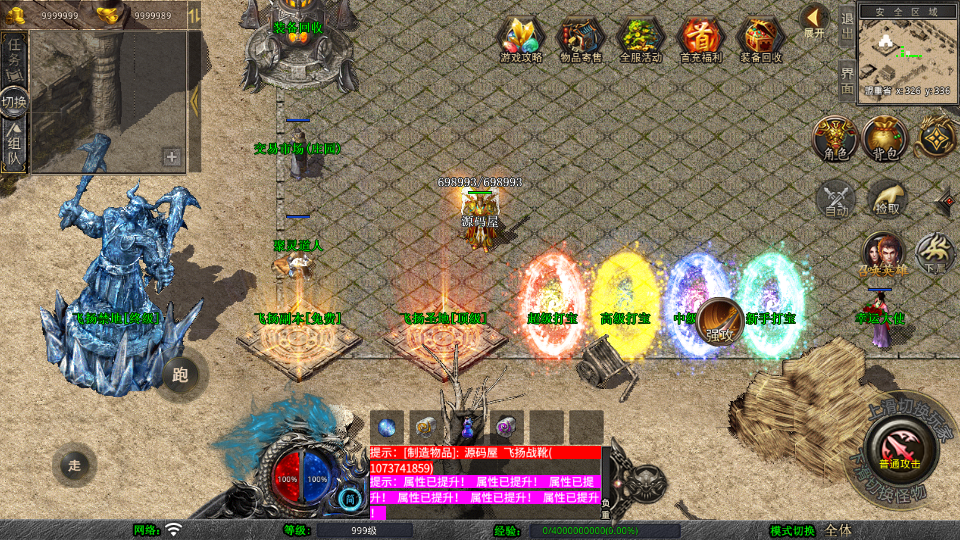
Task: Toggle 自动 auto-combat
Action: [836, 199]
